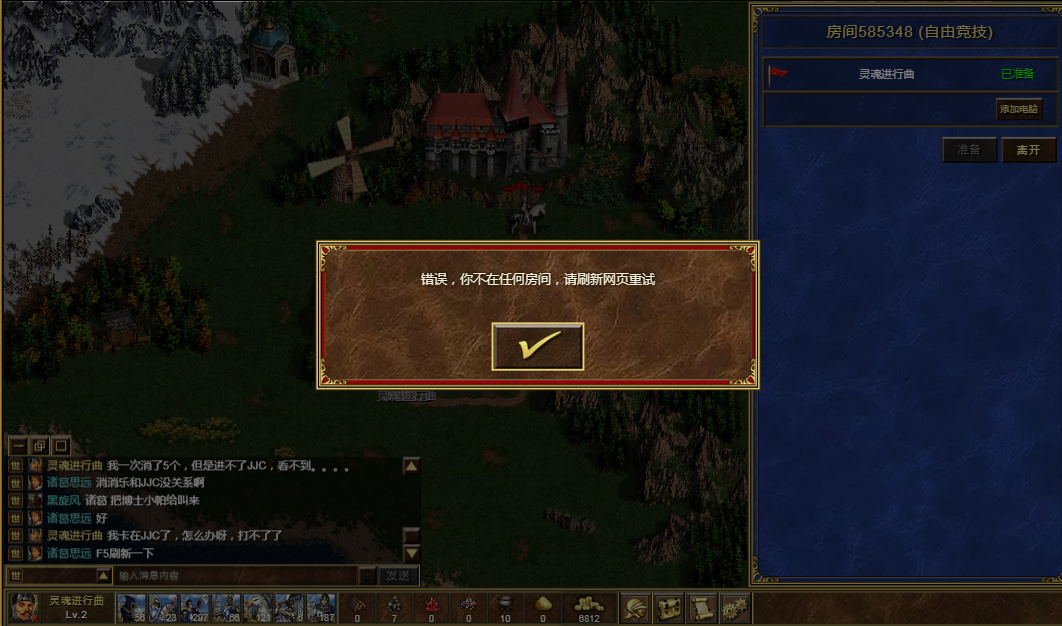Confirm the error dialog with the checkmark
The image size is (1062, 626).
[x=538, y=346]
